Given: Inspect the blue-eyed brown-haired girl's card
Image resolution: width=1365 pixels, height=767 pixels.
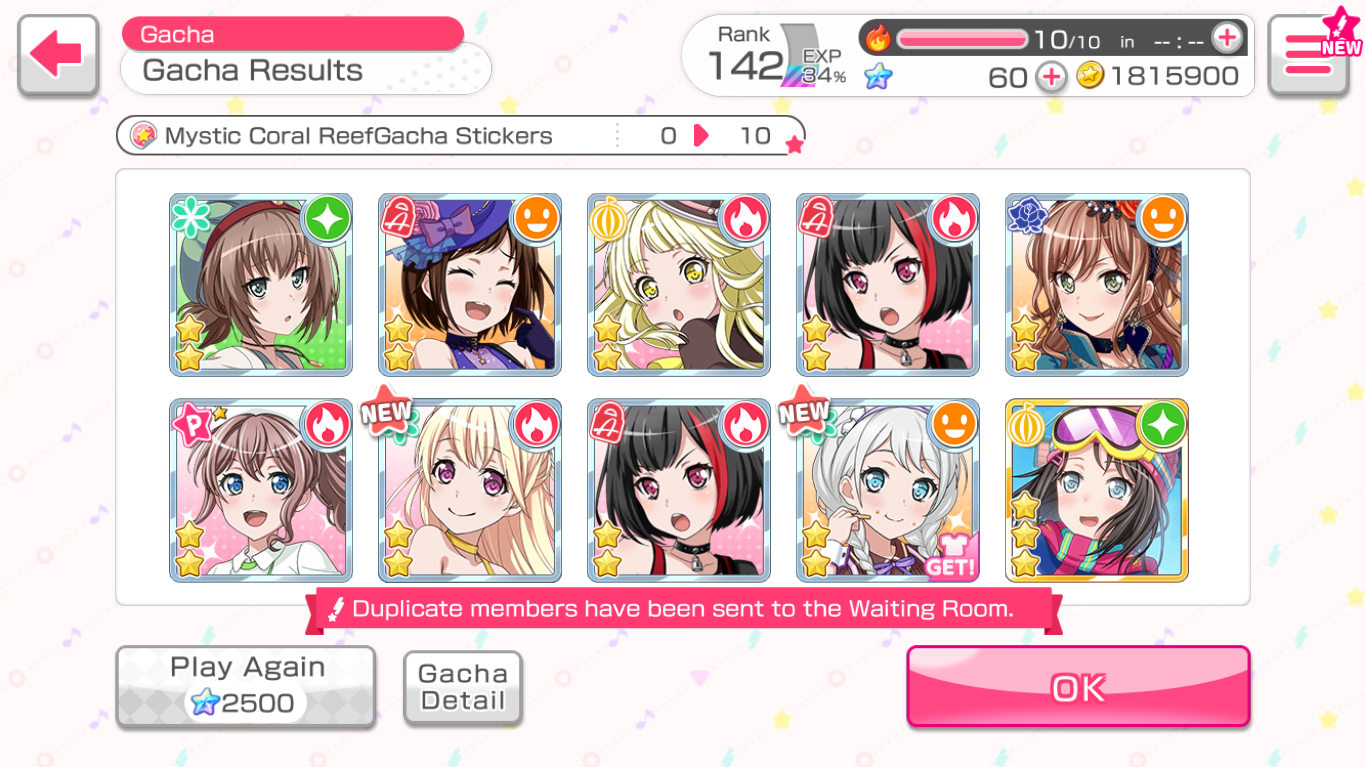Looking at the screenshot, I should tap(260, 490).
